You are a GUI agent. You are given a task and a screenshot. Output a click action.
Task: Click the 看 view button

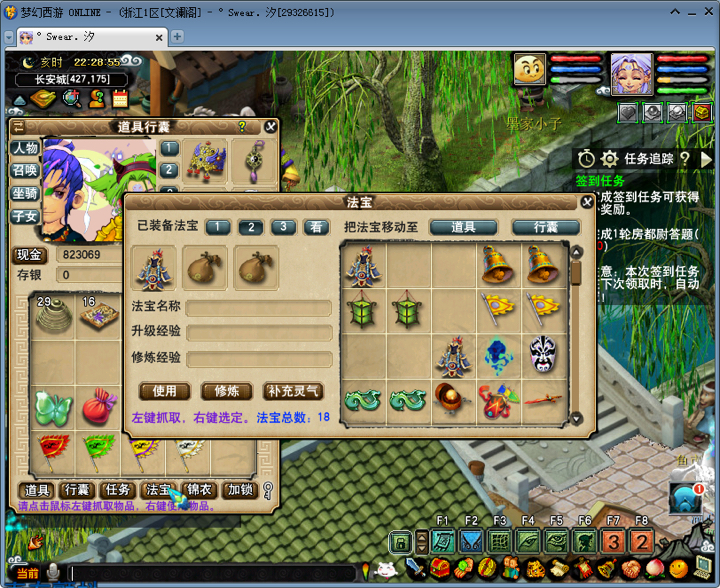click(316, 227)
